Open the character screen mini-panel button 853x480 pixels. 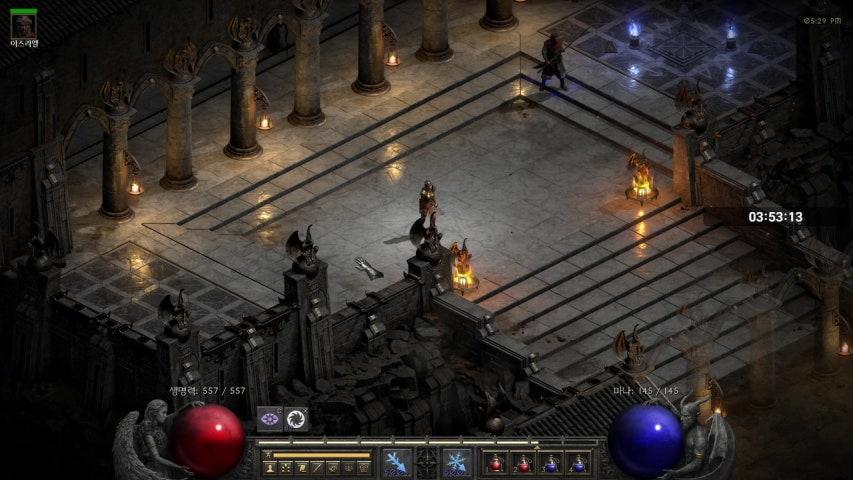click(270, 467)
